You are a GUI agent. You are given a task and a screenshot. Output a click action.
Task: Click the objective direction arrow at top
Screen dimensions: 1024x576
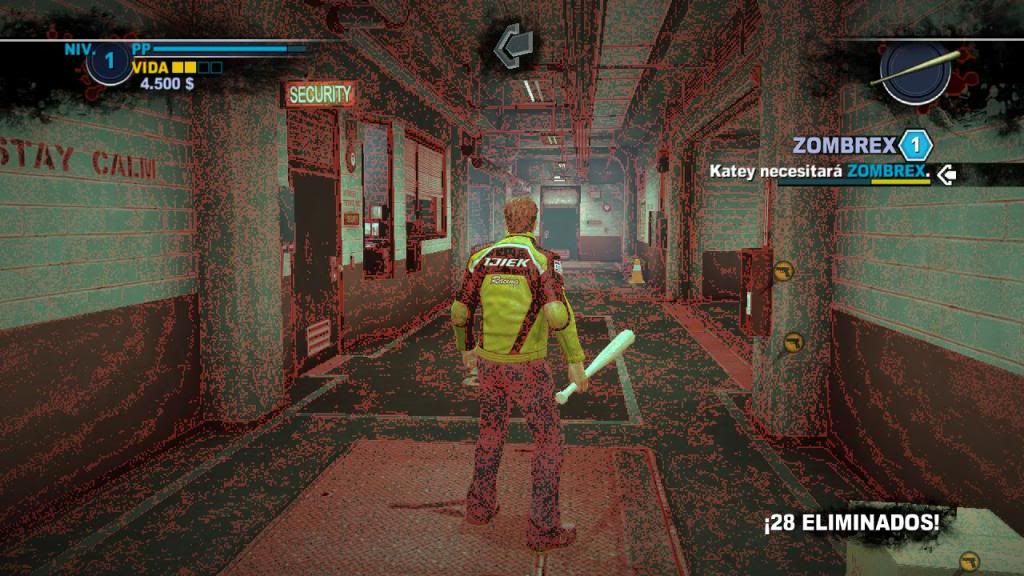(x=514, y=44)
